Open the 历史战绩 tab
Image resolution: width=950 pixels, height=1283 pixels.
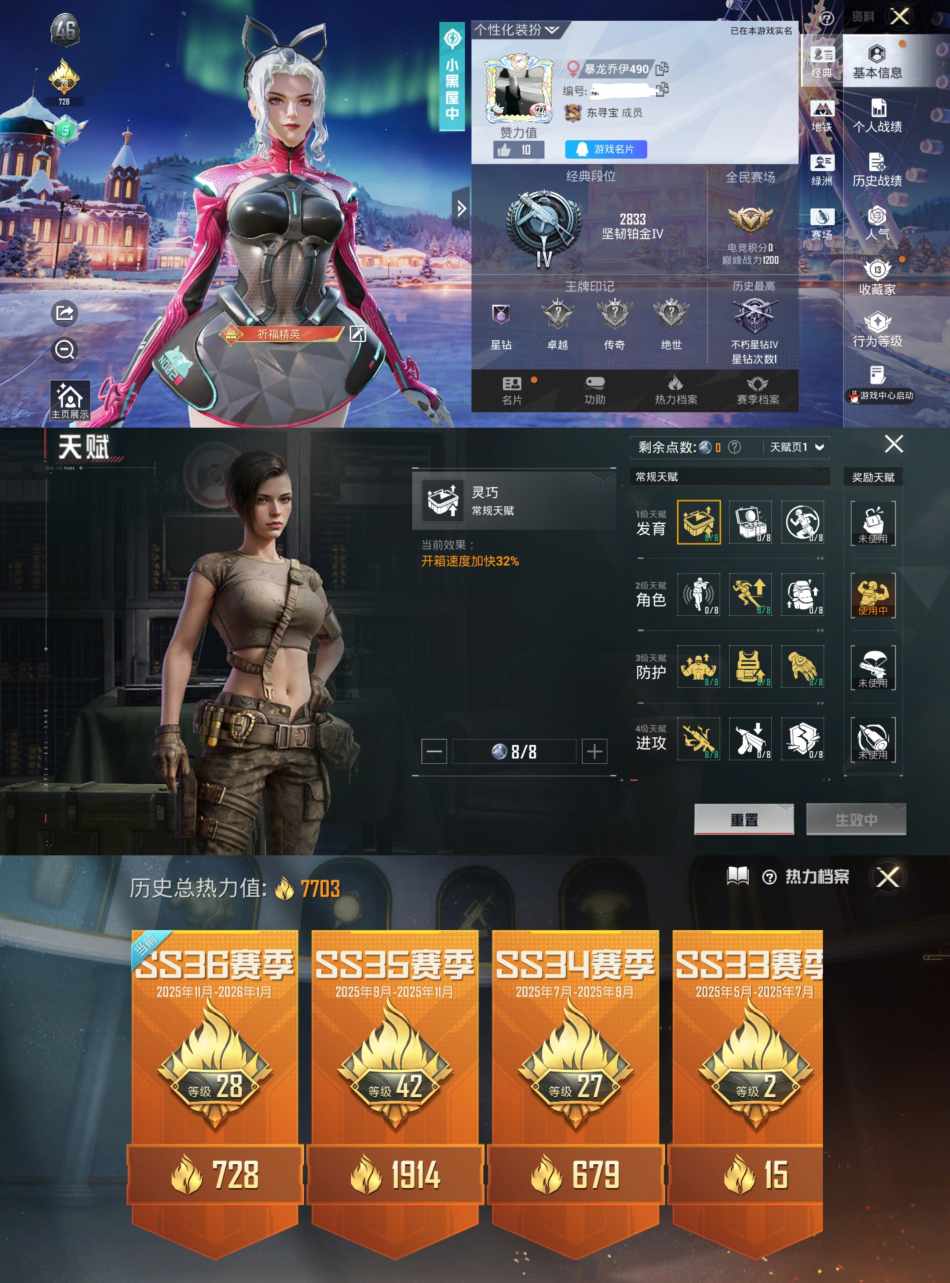(877, 169)
